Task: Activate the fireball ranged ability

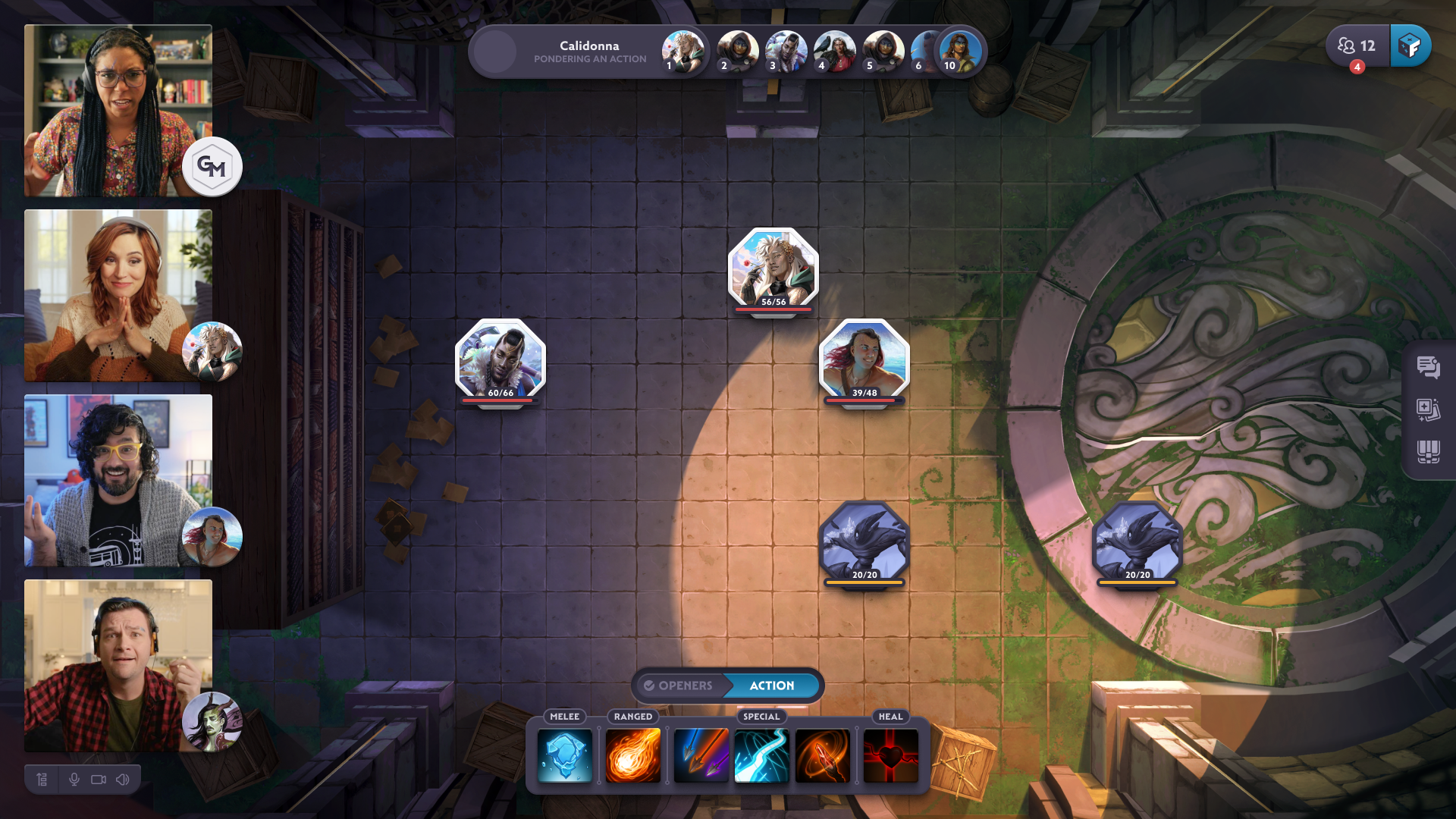Action: click(633, 755)
